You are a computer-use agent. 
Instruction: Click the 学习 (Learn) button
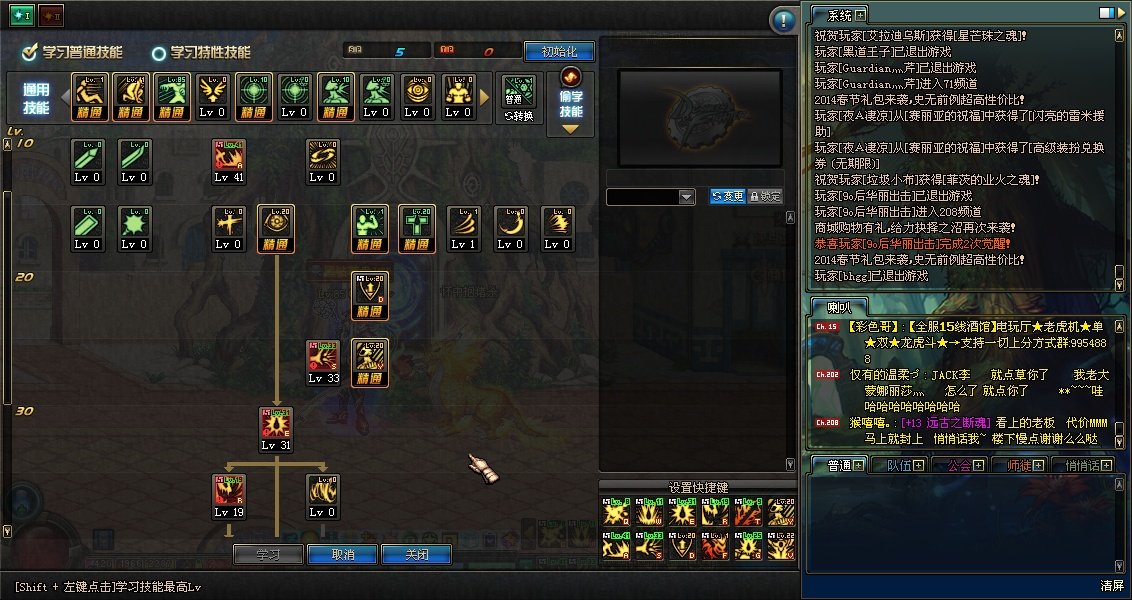(x=268, y=555)
